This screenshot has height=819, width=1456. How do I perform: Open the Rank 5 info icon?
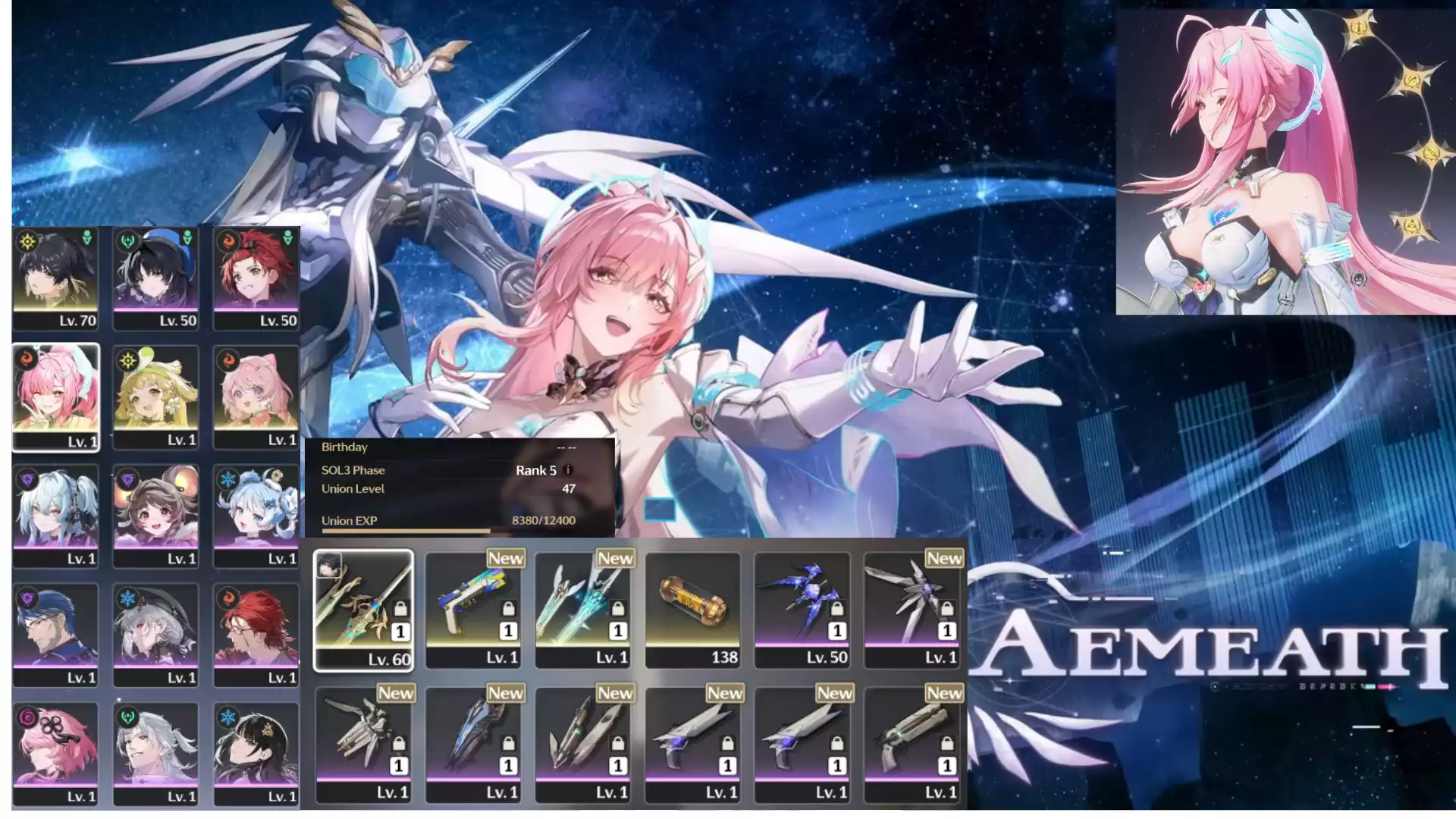pyautogui.click(x=569, y=470)
